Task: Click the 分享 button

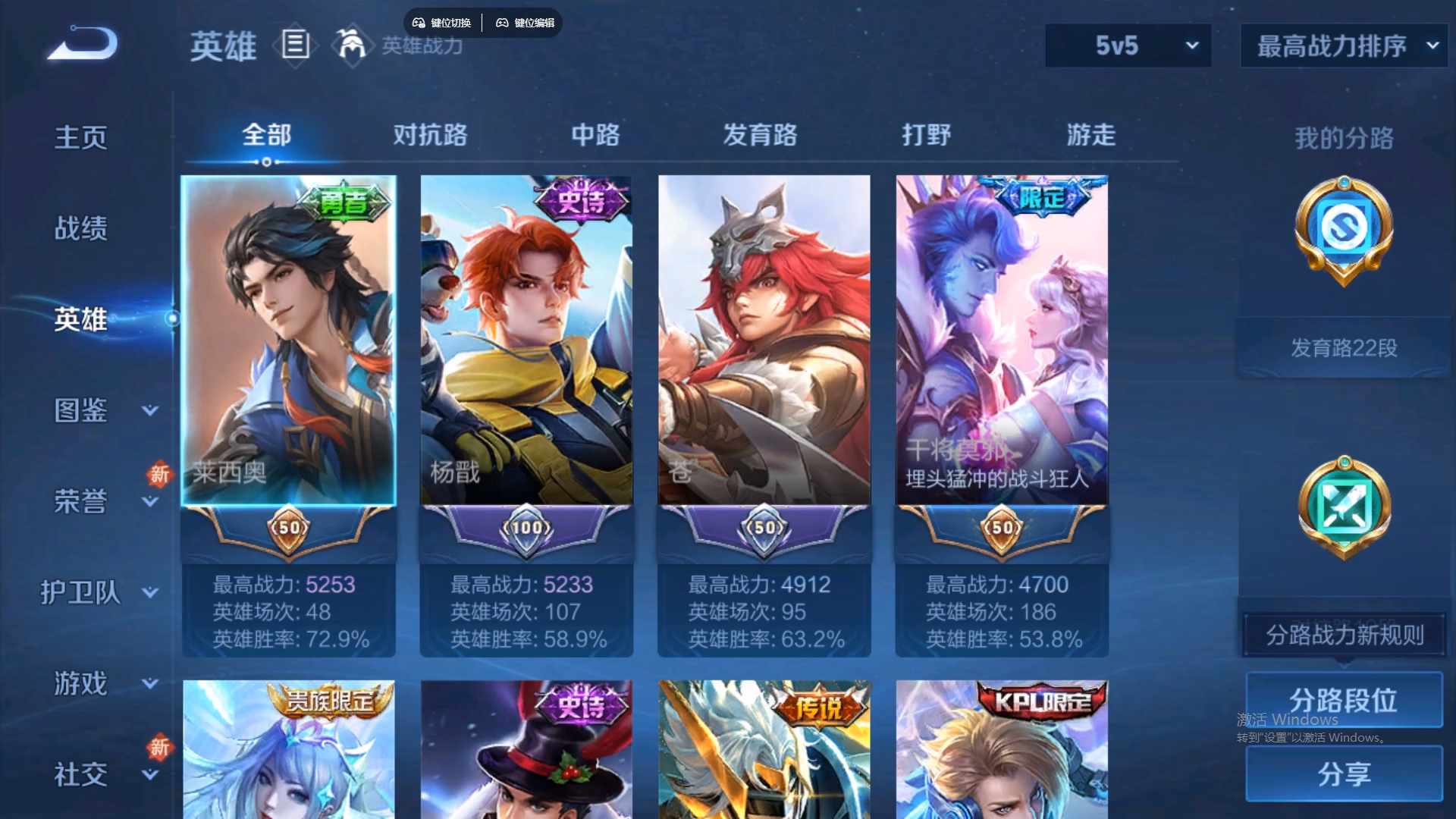Action: click(1345, 775)
